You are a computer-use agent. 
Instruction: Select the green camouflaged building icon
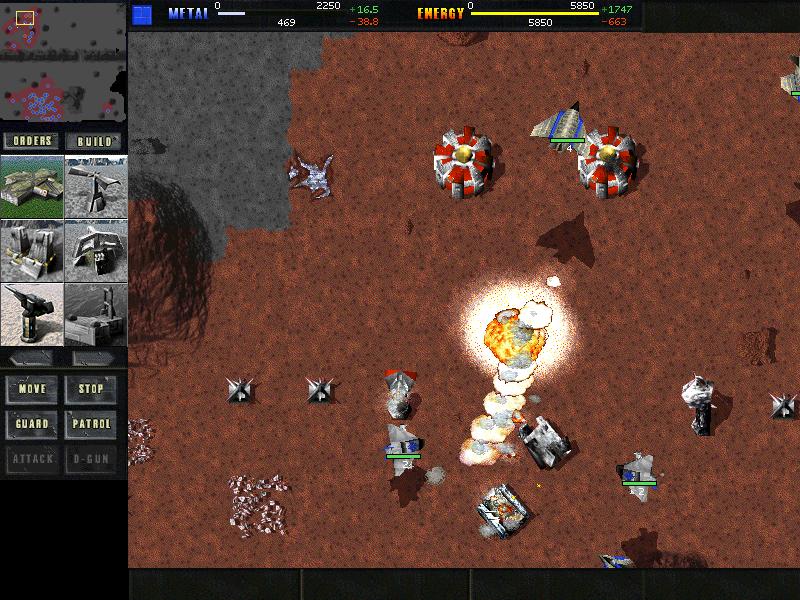click(32, 186)
